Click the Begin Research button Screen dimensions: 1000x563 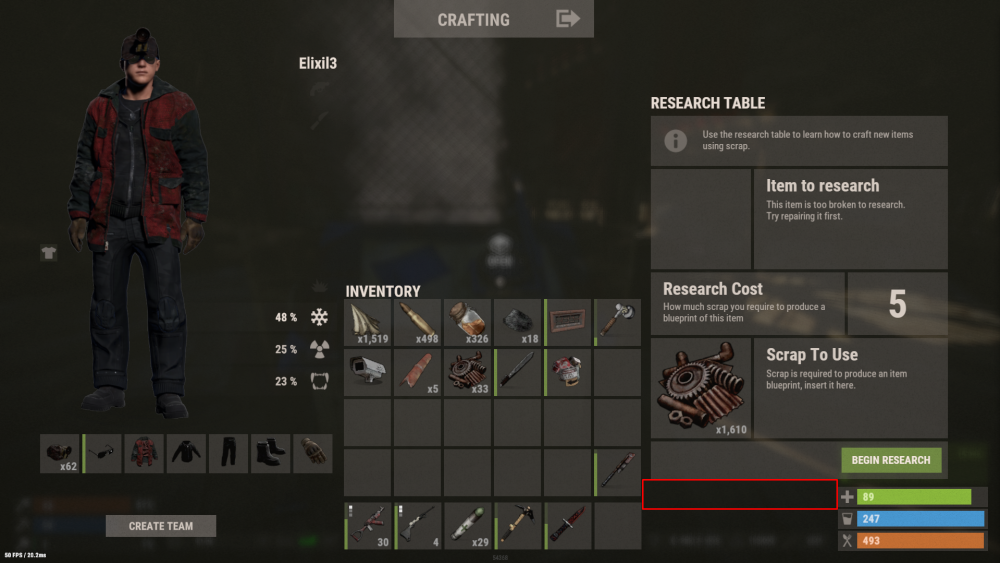coord(891,460)
